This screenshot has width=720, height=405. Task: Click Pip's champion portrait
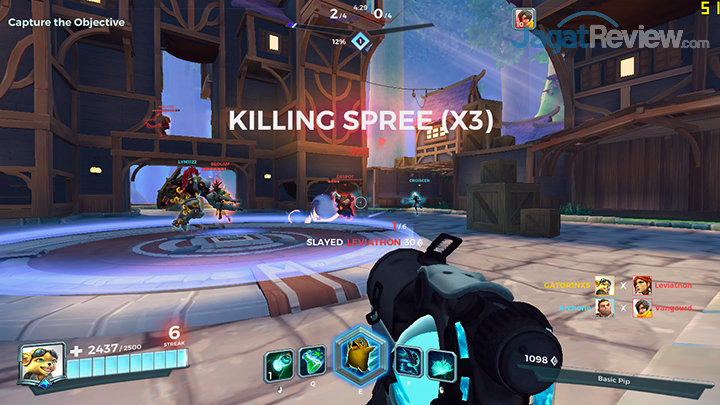tap(40, 361)
